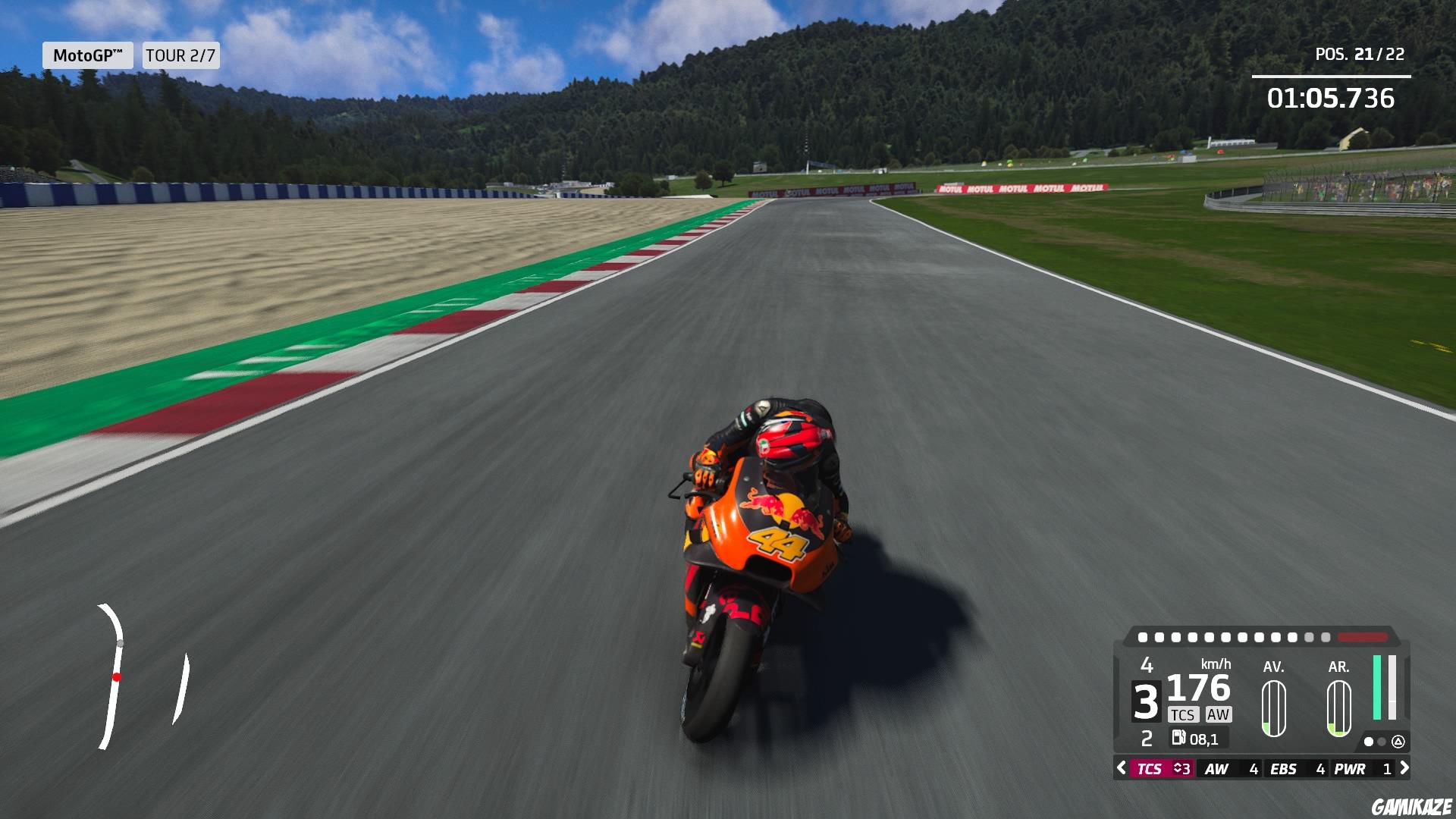This screenshot has height=819, width=1456.
Task: Click the AR. rear tyre wear indicator
Action: pos(1338,708)
